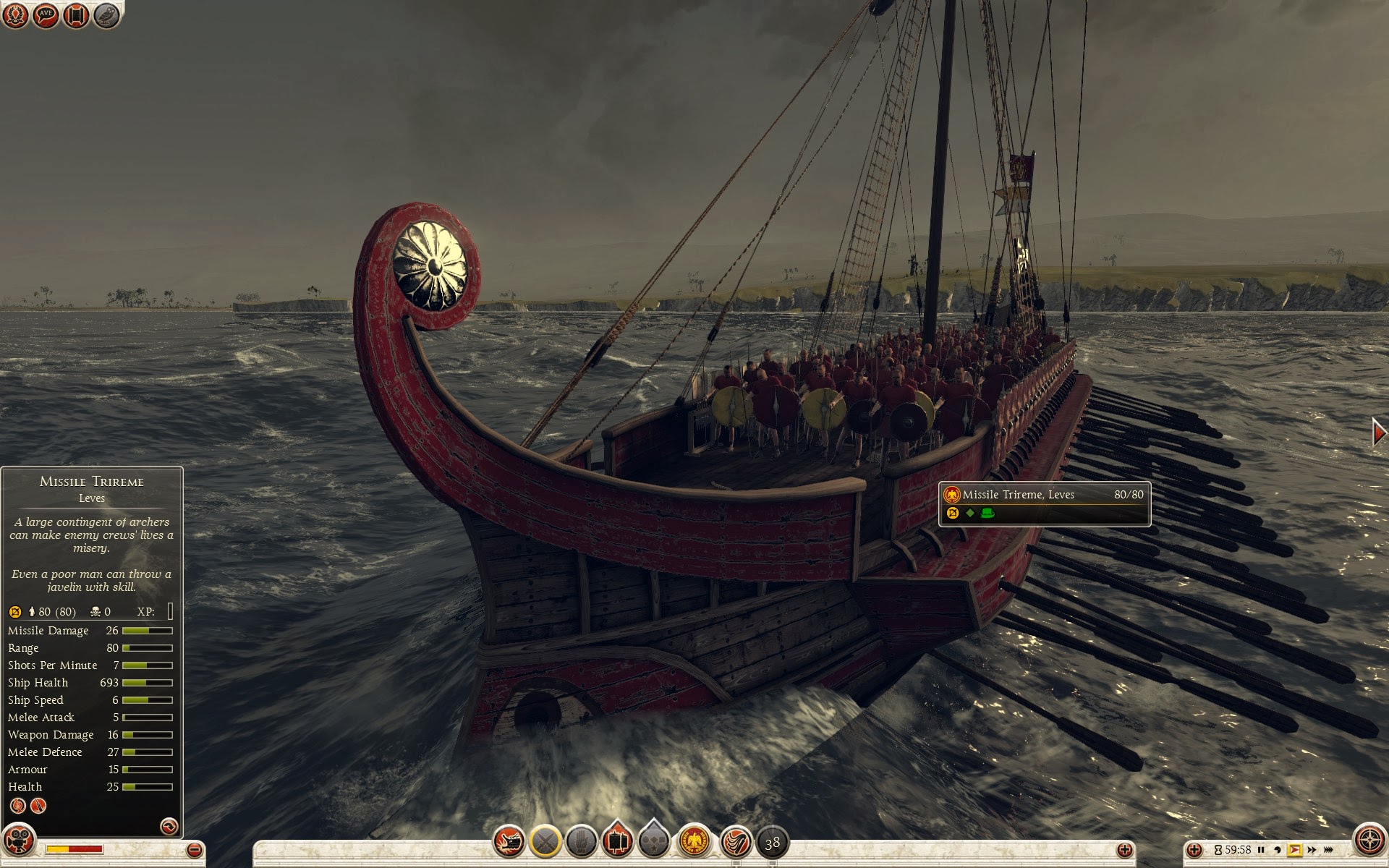
Task: Switch to double fast-forward speed
Action: [1312, 850]
